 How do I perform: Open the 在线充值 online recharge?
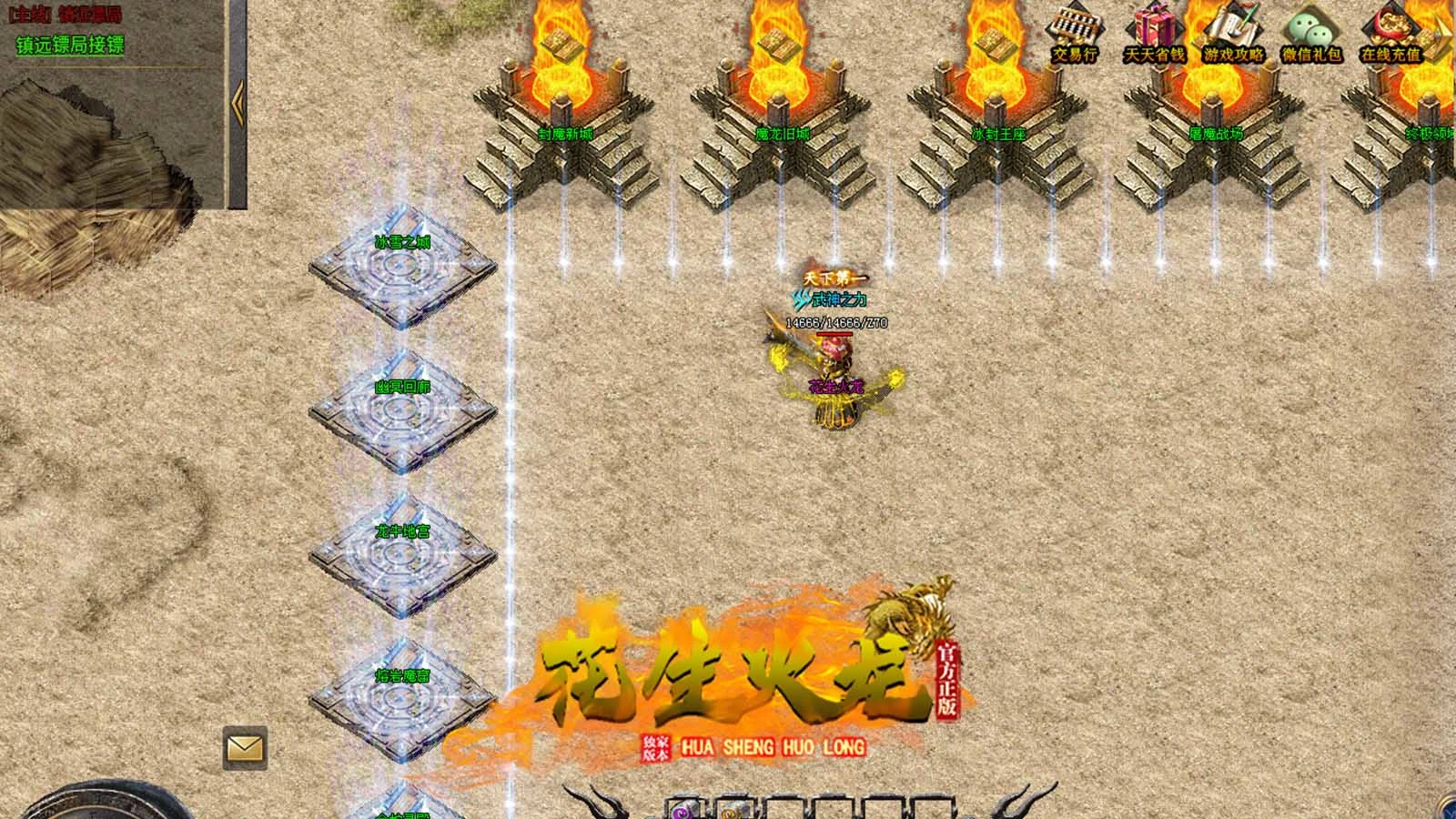1390,32
